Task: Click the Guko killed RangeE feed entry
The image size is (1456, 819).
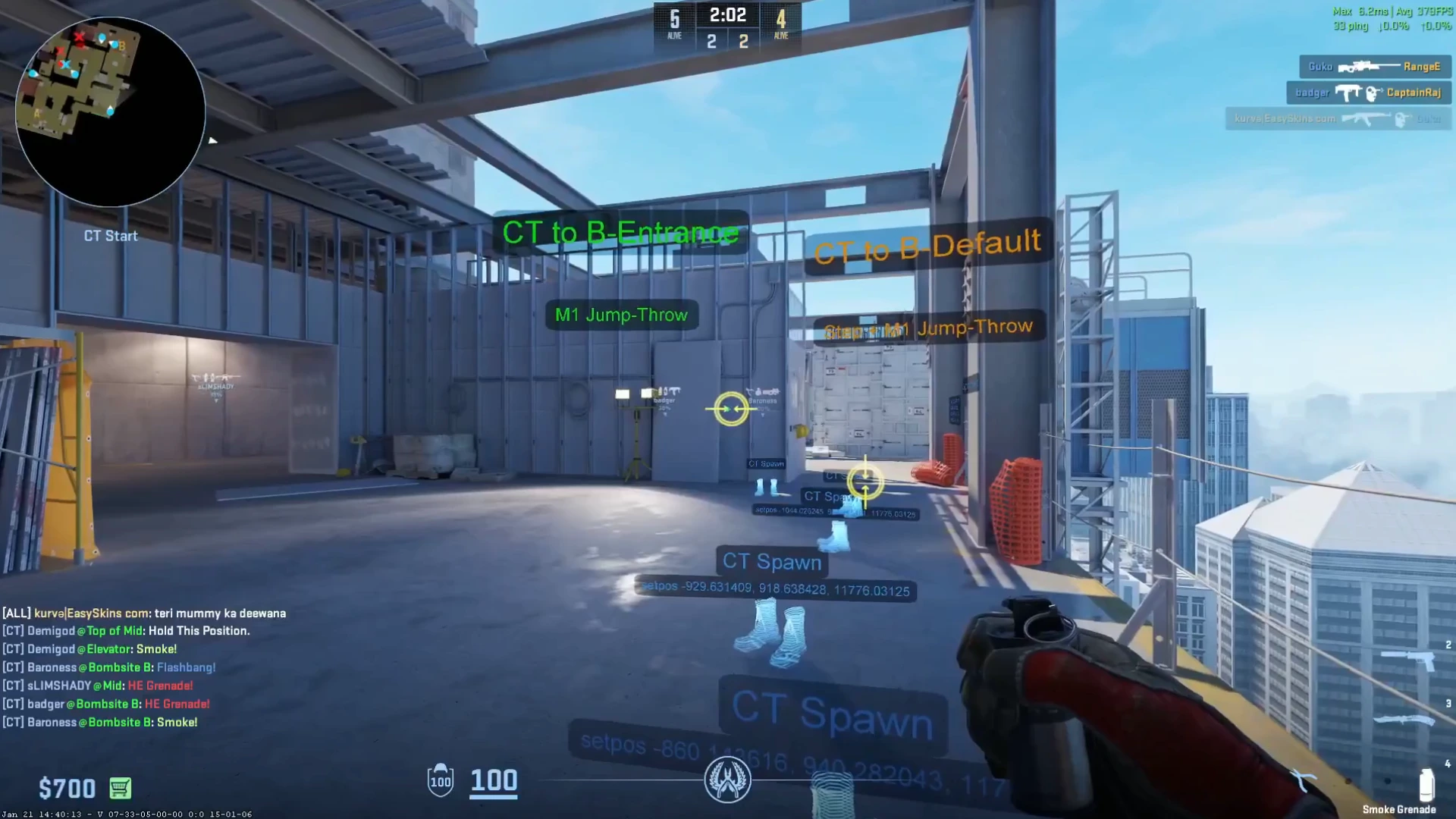Action: tap(1373, 67)
